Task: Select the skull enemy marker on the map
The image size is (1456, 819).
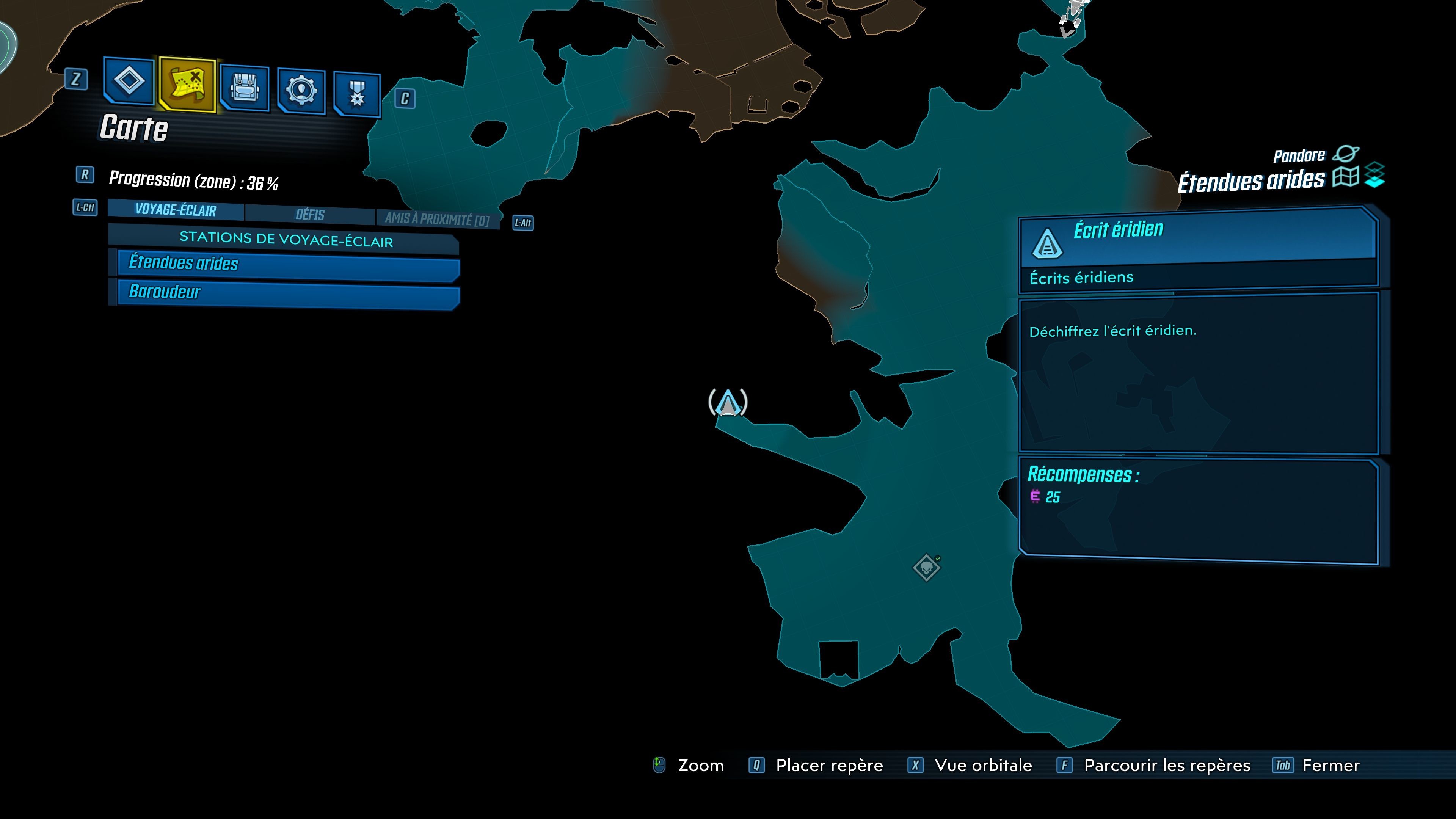Action: [x=927, y=568]
